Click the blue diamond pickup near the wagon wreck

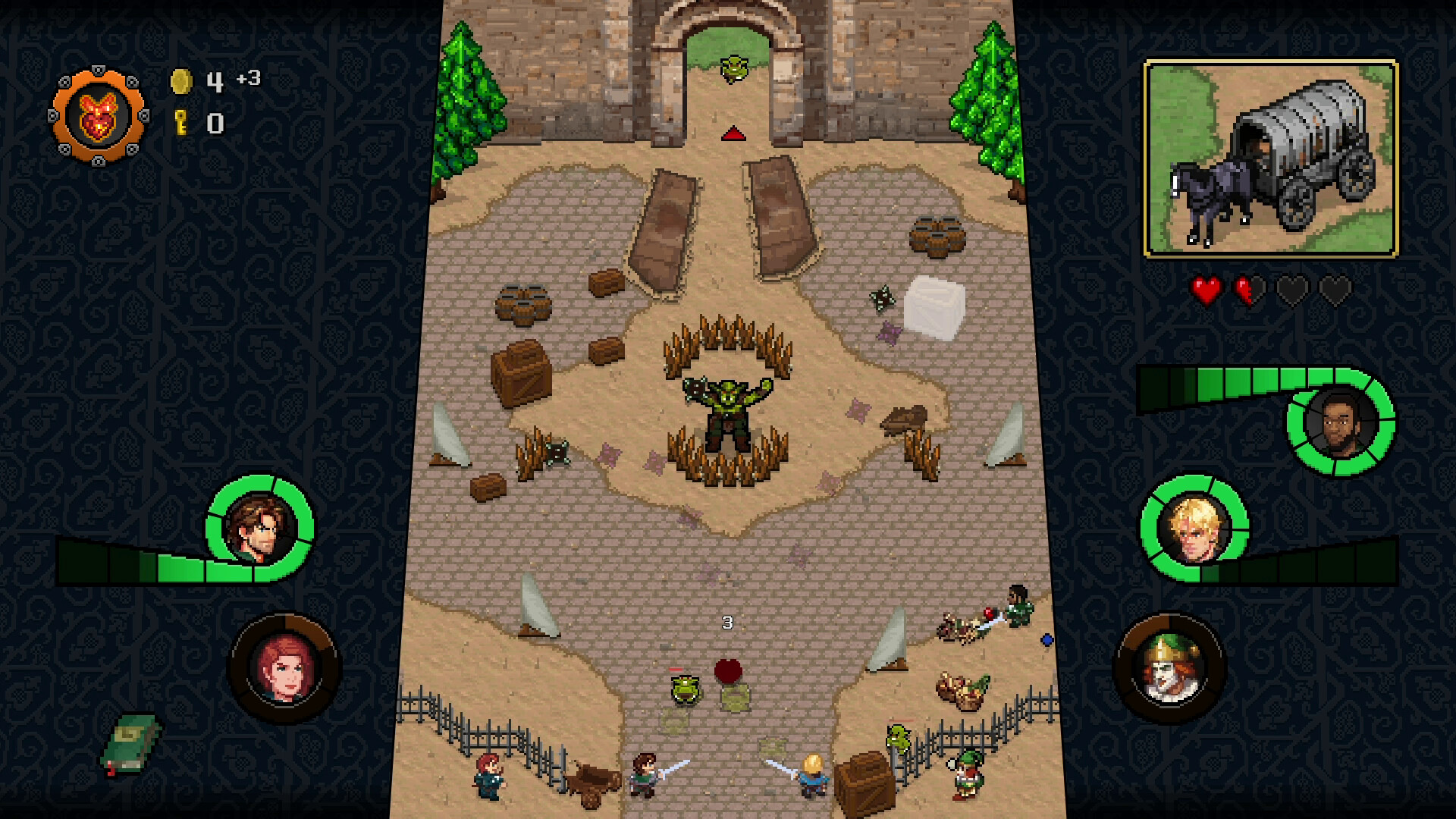[1047, 640]
